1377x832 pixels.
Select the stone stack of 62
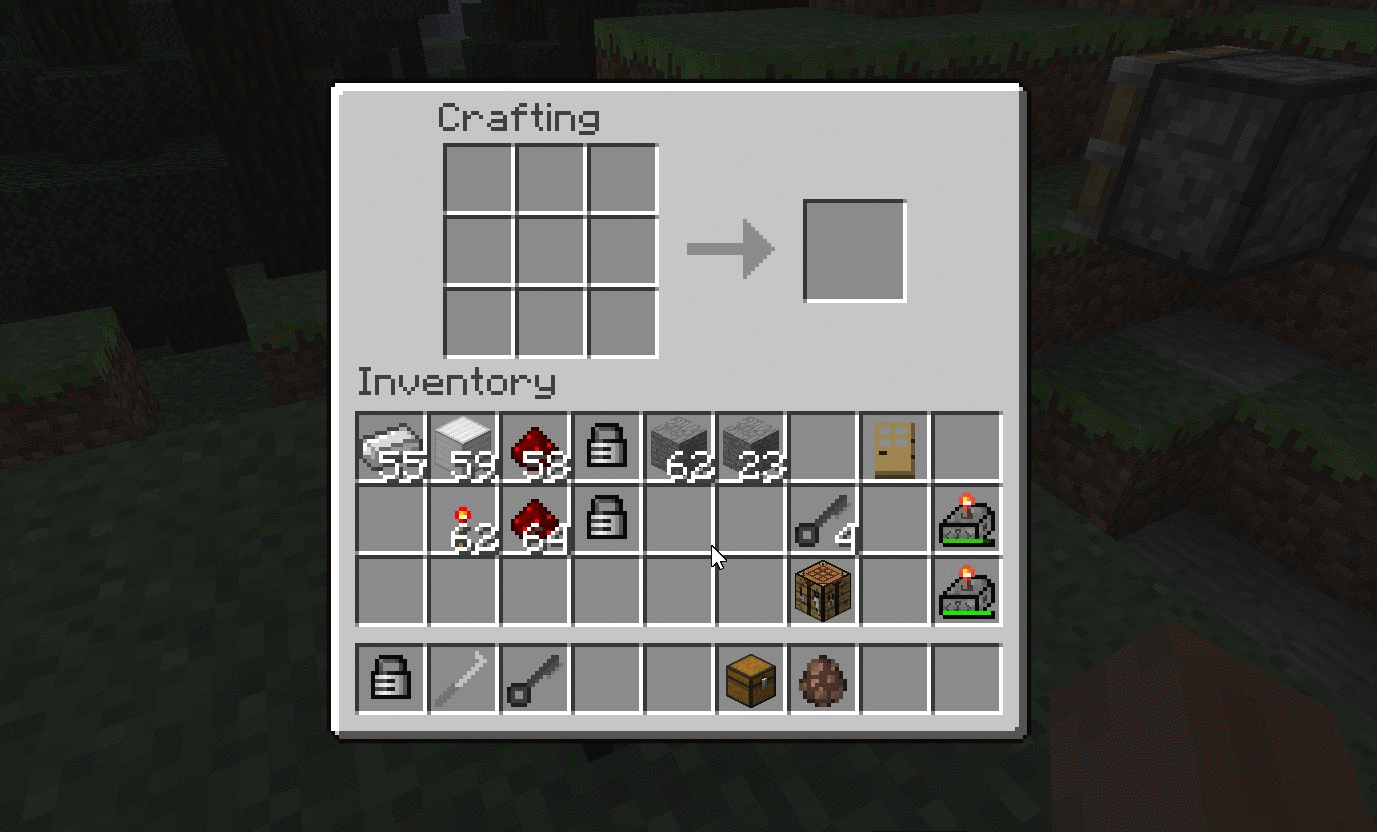[678, 445]
